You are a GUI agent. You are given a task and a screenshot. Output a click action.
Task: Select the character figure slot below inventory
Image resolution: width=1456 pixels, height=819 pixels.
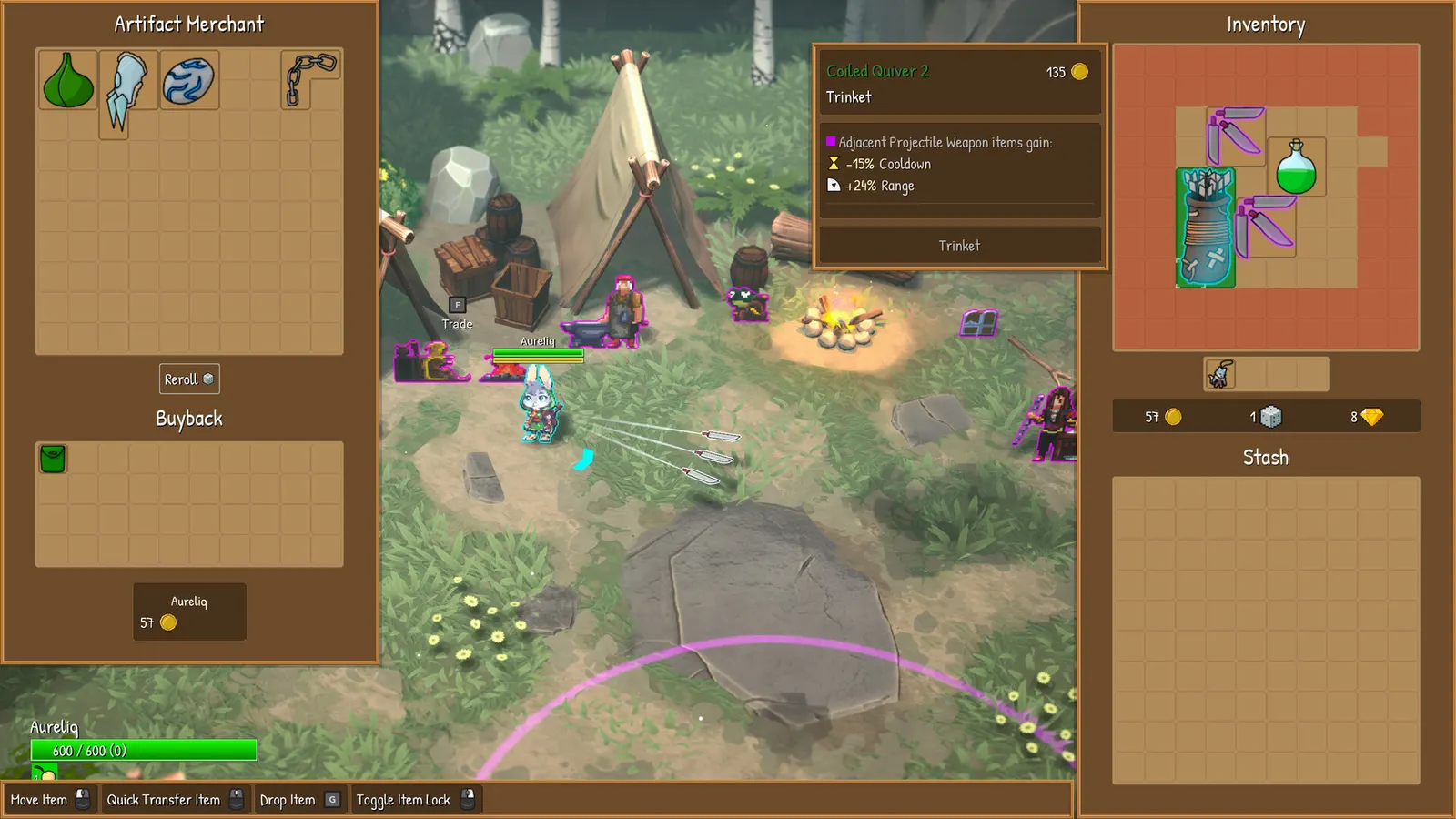click(1219, 374)
